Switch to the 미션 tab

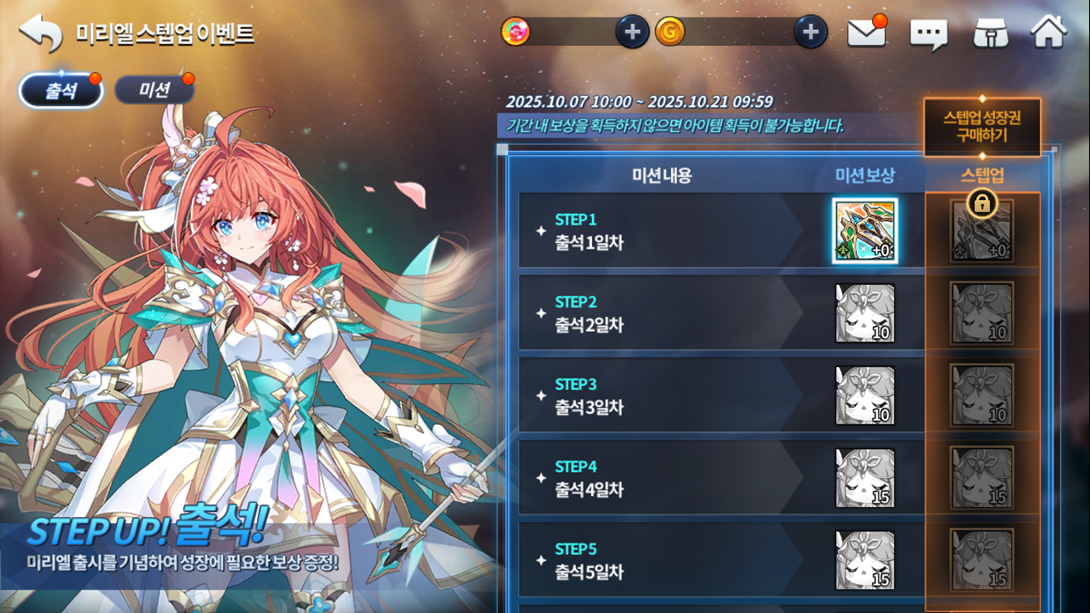(154, 91)
